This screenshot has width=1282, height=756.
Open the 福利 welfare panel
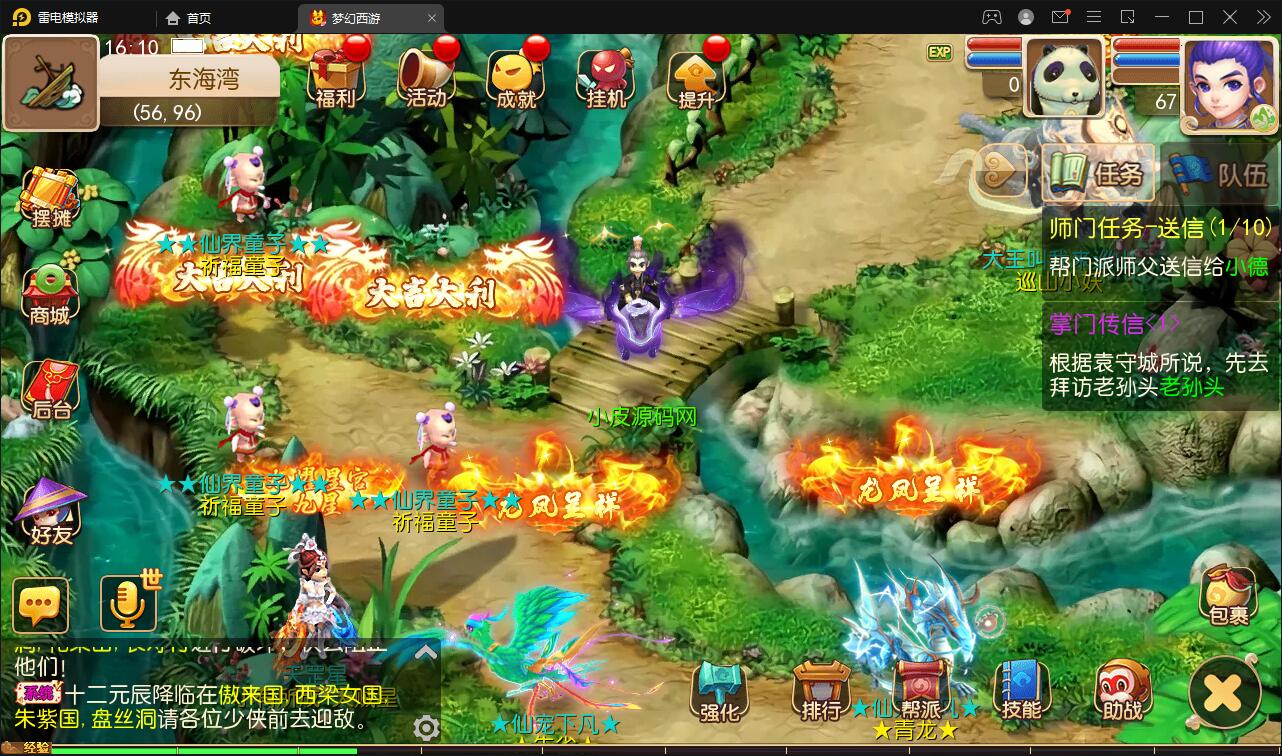point(335,75)
